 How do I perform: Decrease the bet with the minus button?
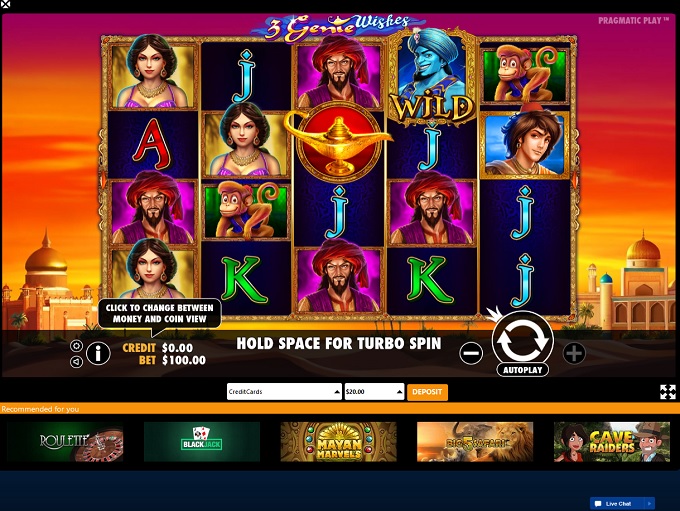(471, 352)
